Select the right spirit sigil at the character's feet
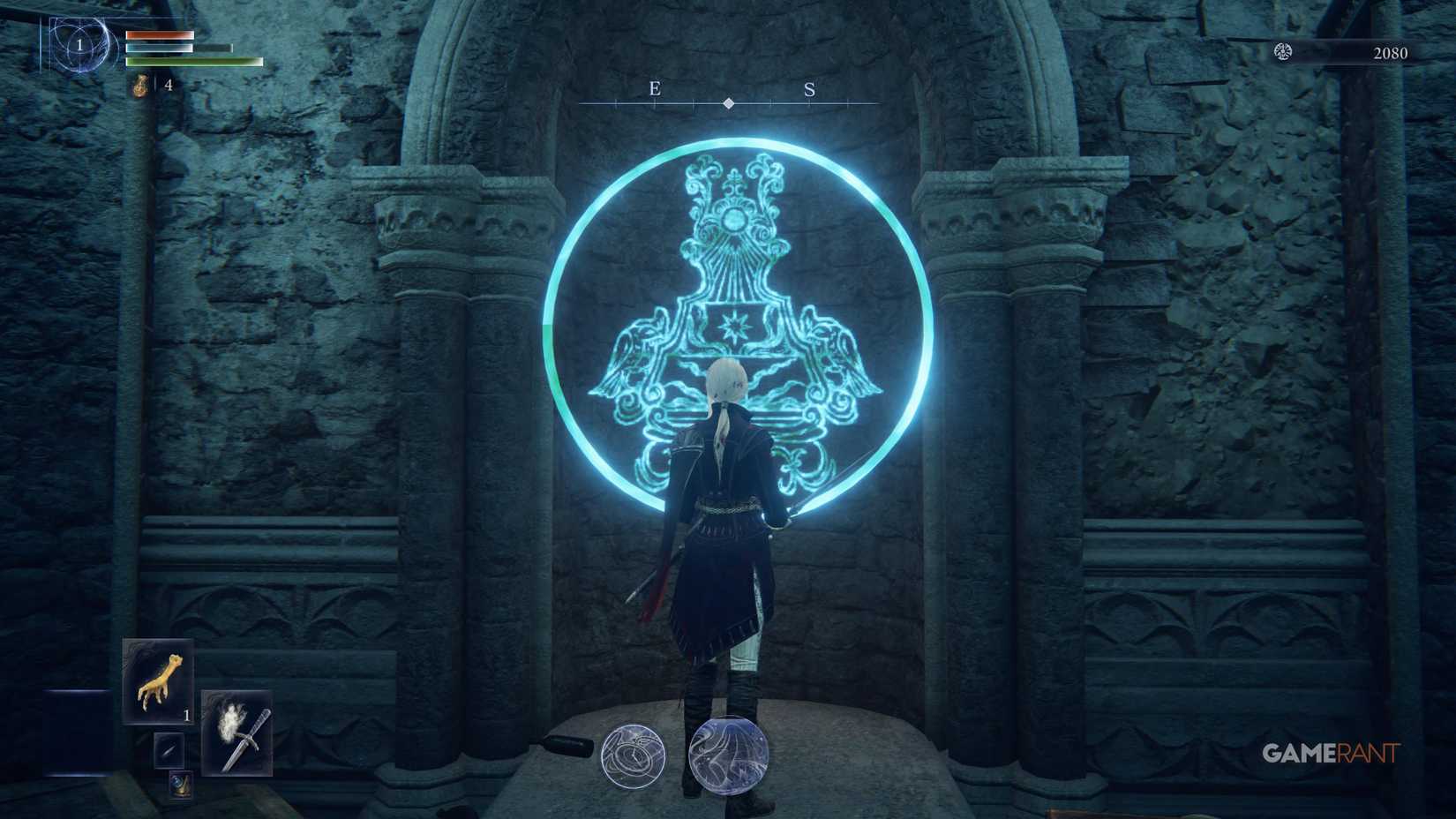1456x819 pixels. [x=725, y=755]
